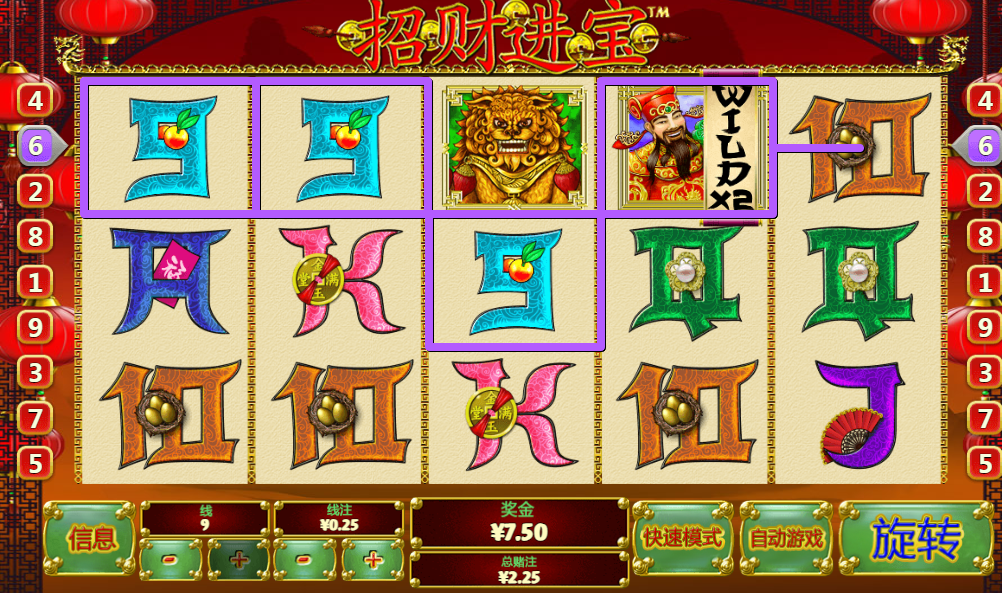This screenshot has height=593, width=1002.
Task: Start 自动游戏 autoplay
Action: 786,538
